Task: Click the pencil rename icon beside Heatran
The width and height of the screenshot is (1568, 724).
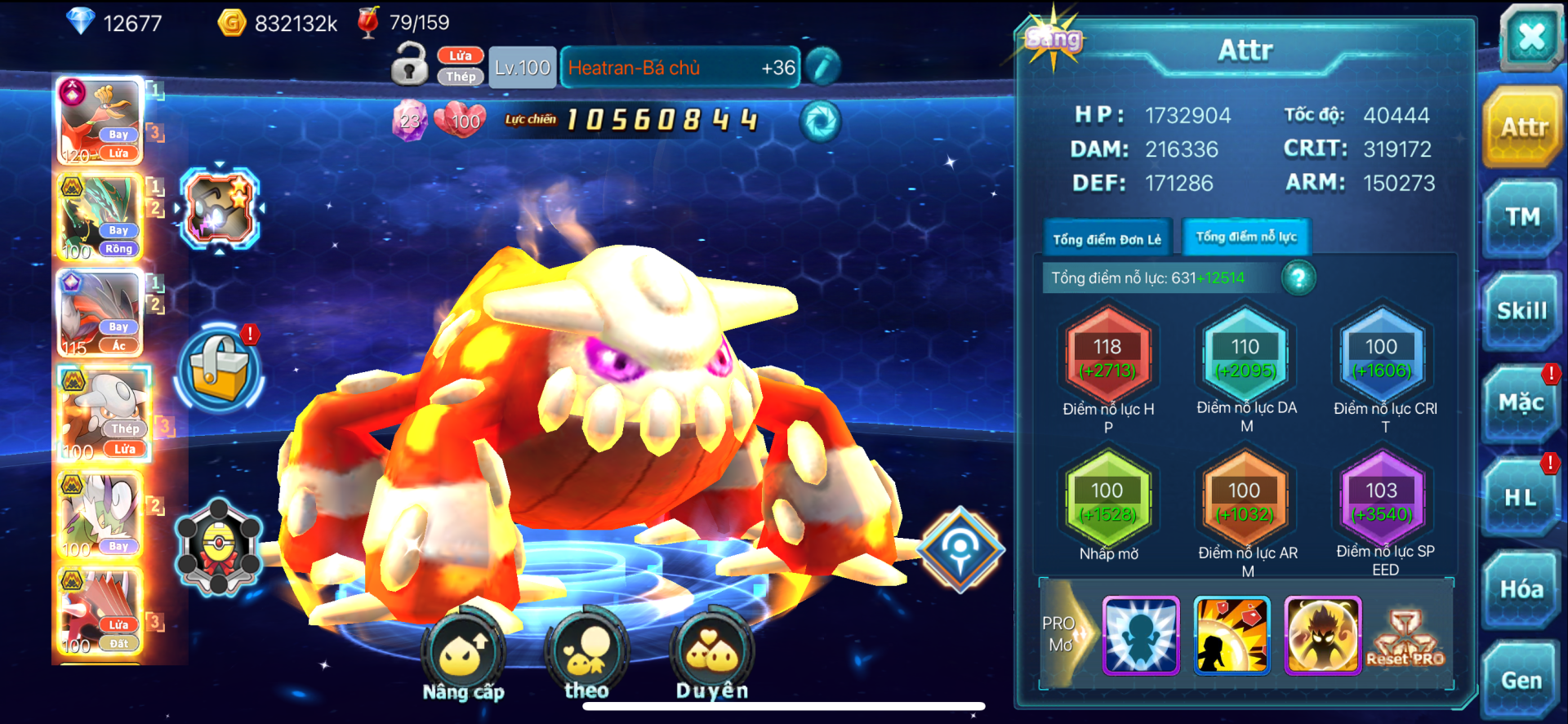Action: pos(822,67)
